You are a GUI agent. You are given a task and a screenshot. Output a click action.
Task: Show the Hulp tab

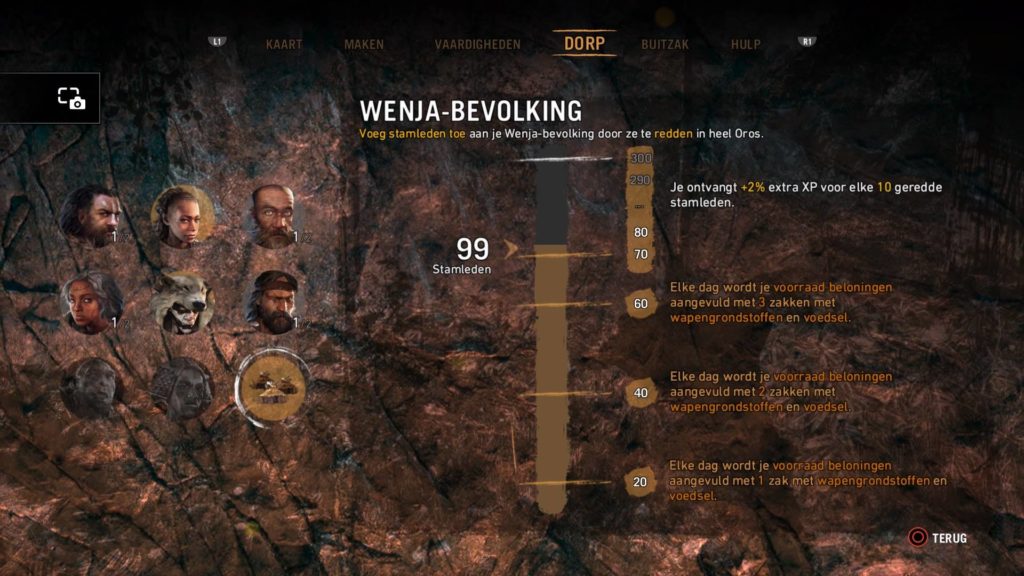745,44
